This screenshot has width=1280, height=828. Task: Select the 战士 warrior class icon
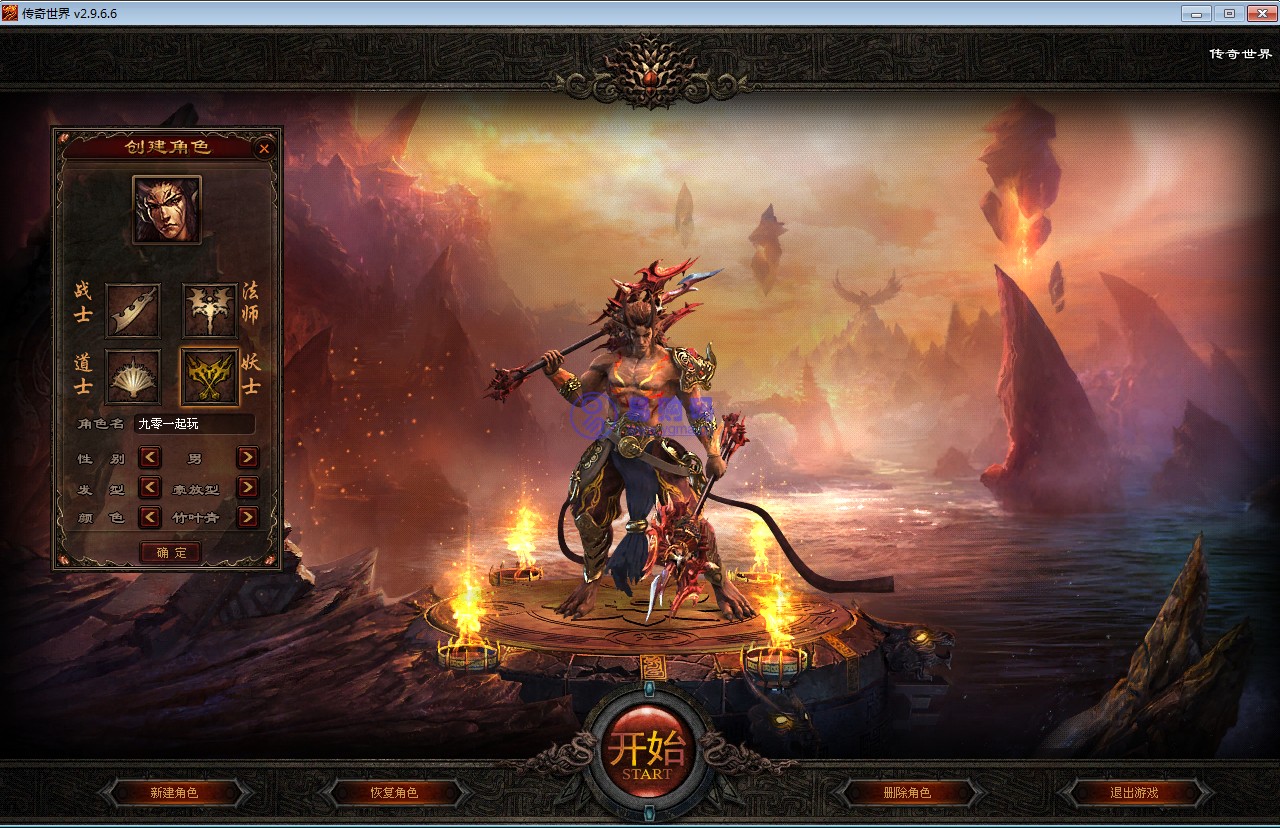tap(133, 310)
